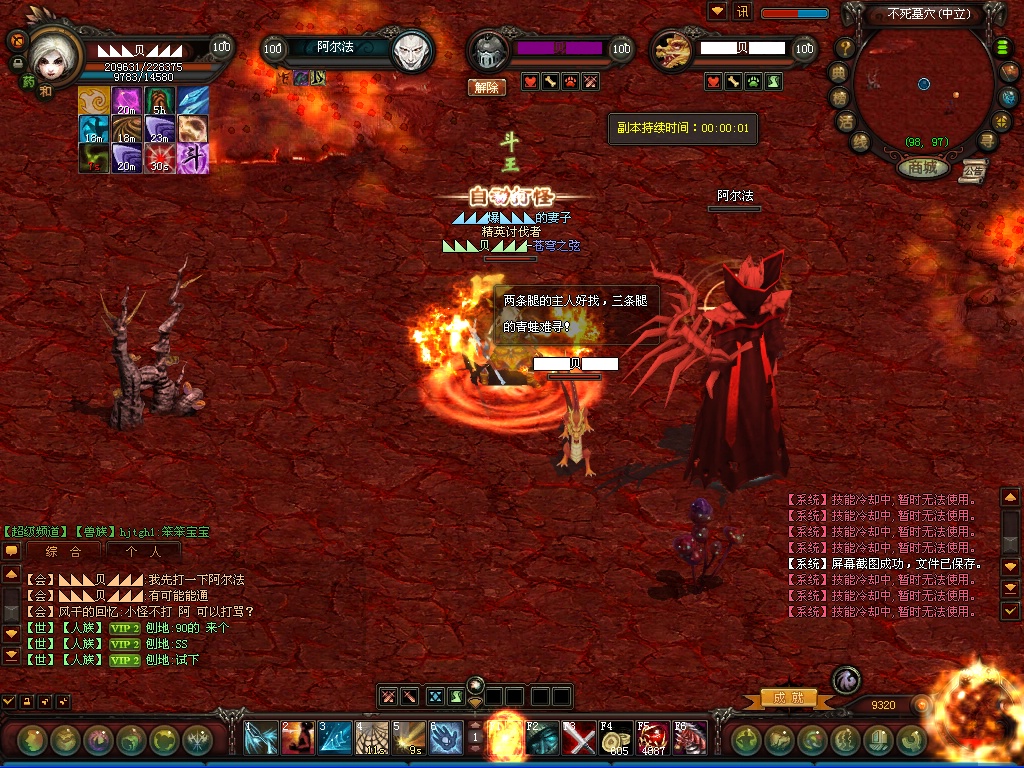Click the 解除 dismiss button
This screenshot has height=768, width=1024.
[x=486, y=87]
